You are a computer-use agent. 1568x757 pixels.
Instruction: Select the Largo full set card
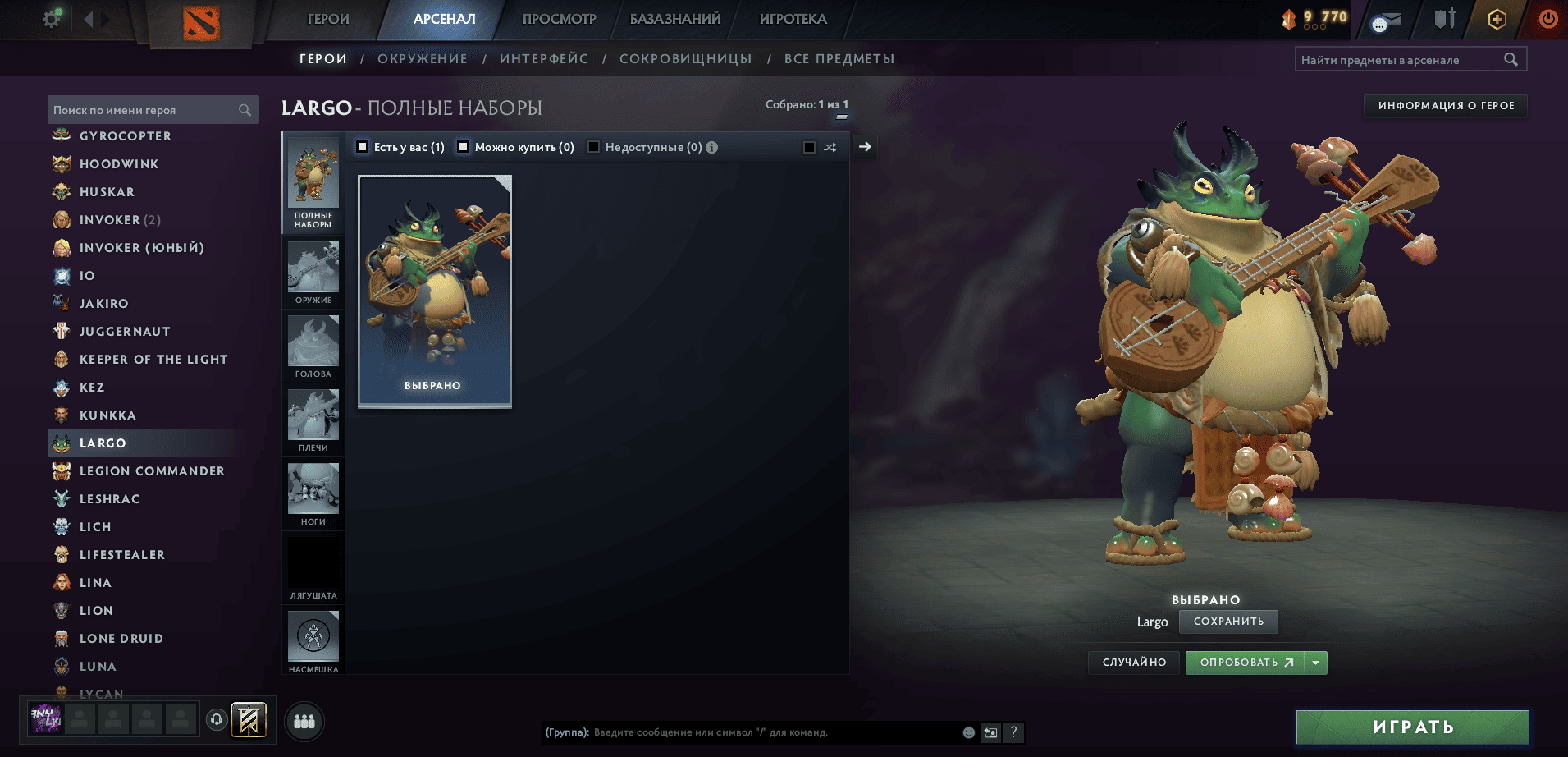tap(435, 291)
